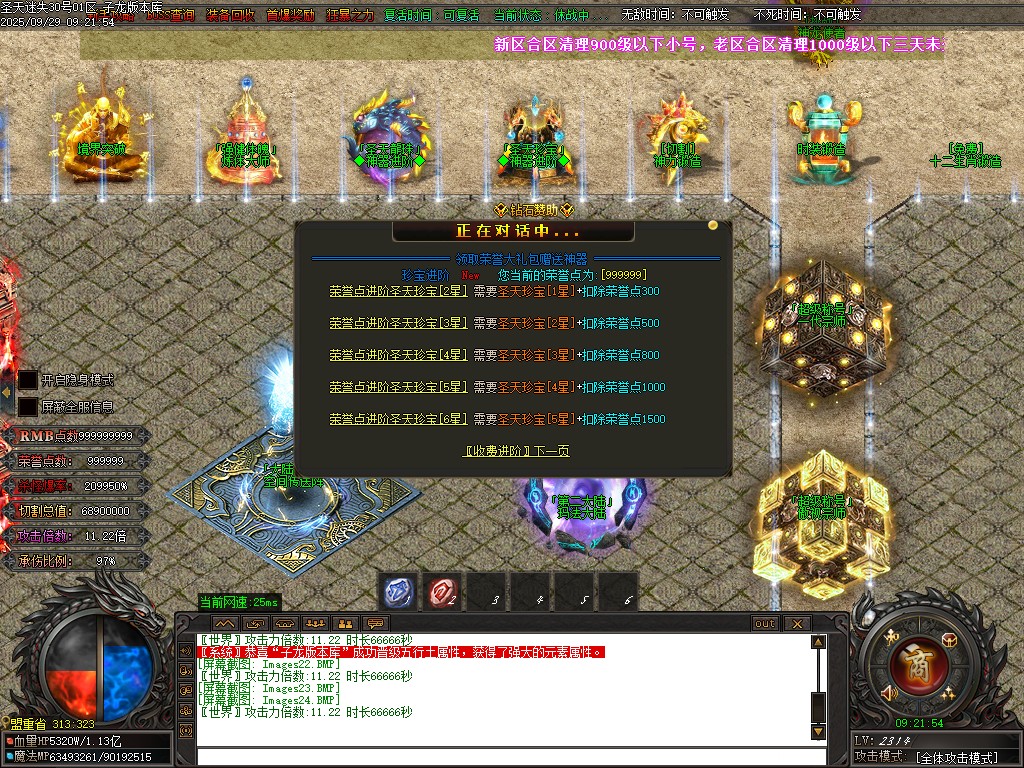Use the blue gem in hotbar slot one
This screenshot has height=768, width=1024.
coord(400,592)
